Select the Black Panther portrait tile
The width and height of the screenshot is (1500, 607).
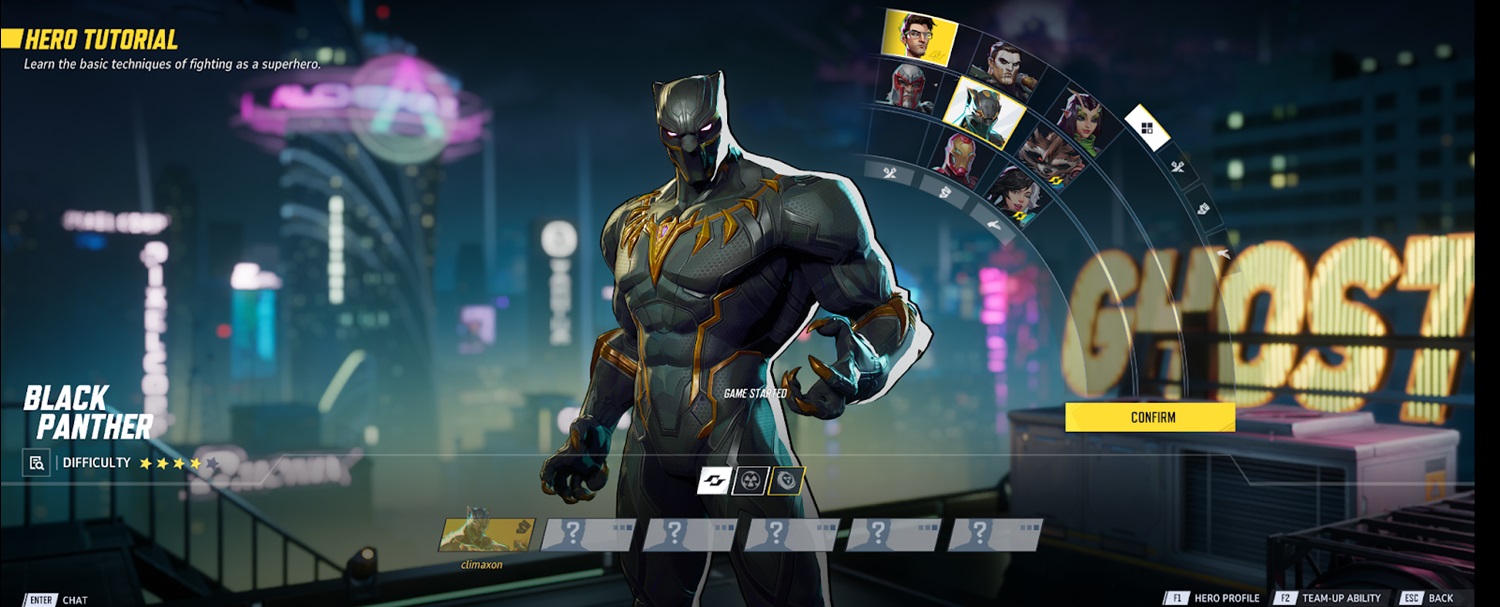tap(984, 110)
